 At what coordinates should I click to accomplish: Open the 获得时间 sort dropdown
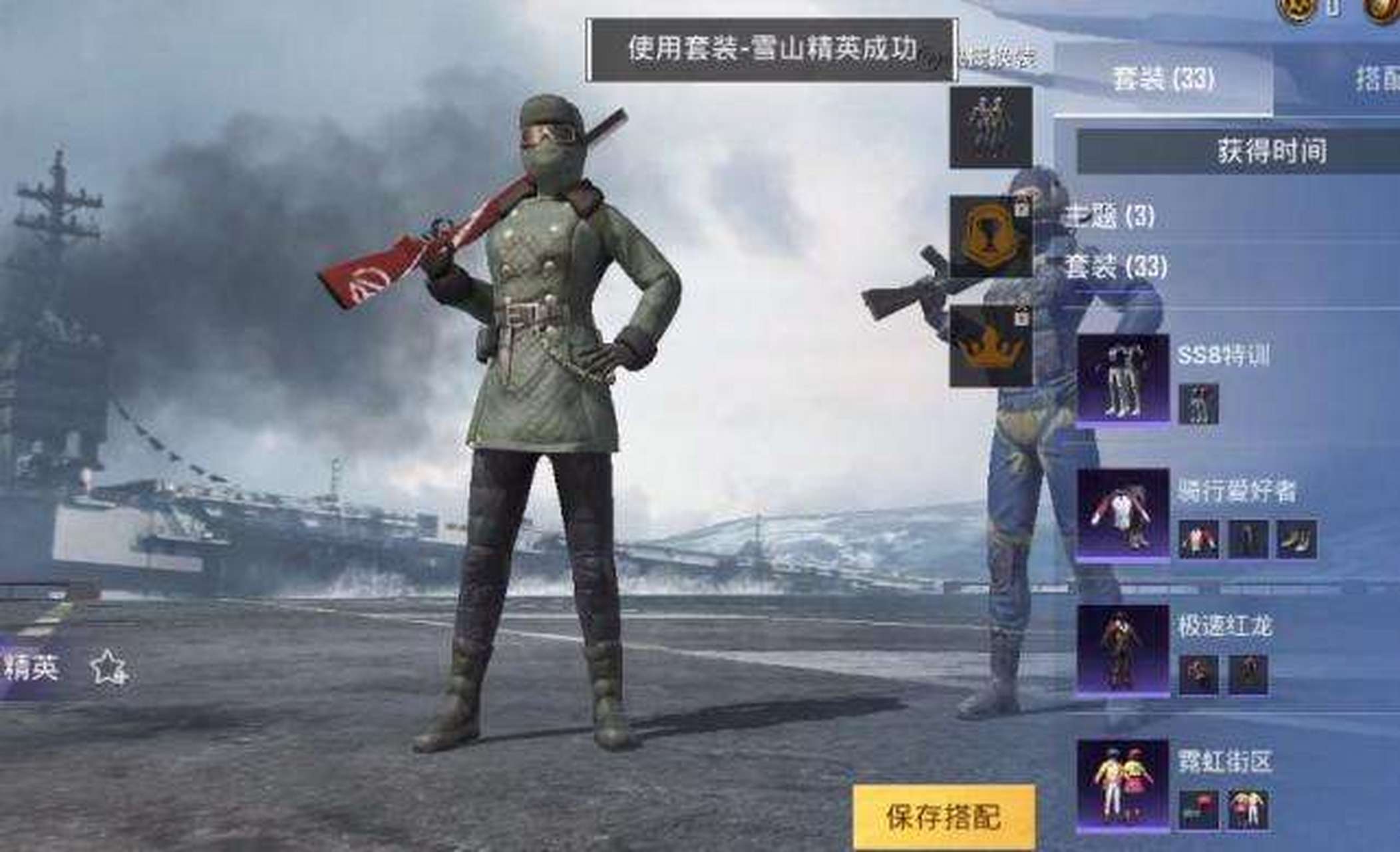(1268, 152)
